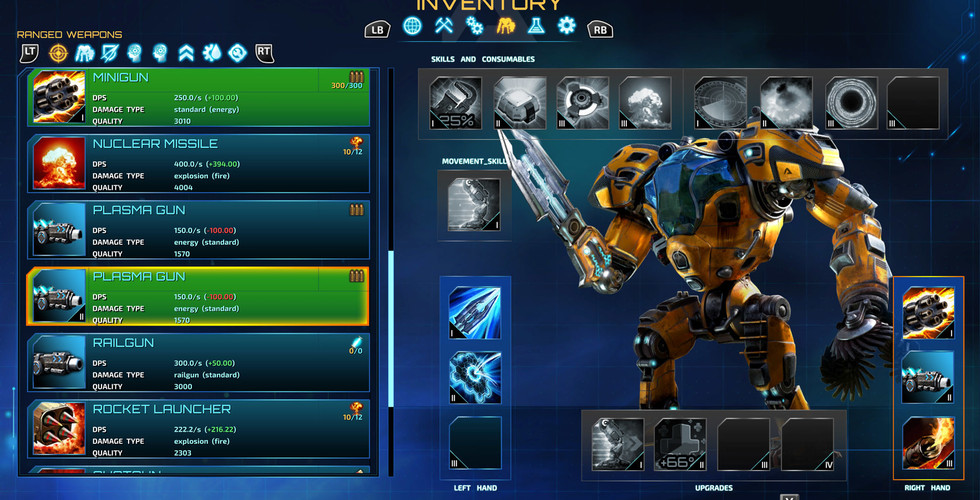
Task: Click the 25% repair skill slot
Action: 457,104
